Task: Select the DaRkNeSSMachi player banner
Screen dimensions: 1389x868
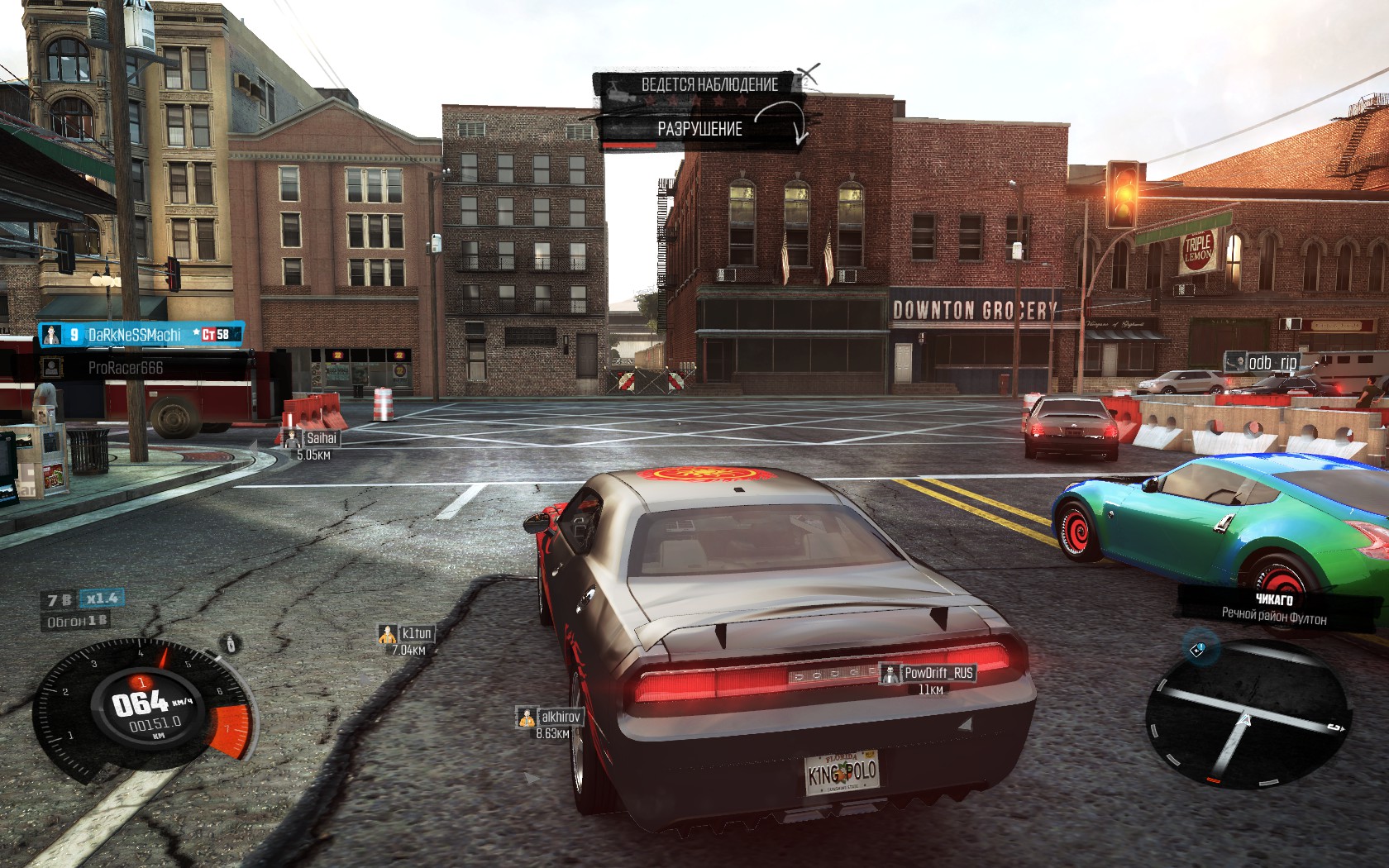Action: tap(141, 334)
